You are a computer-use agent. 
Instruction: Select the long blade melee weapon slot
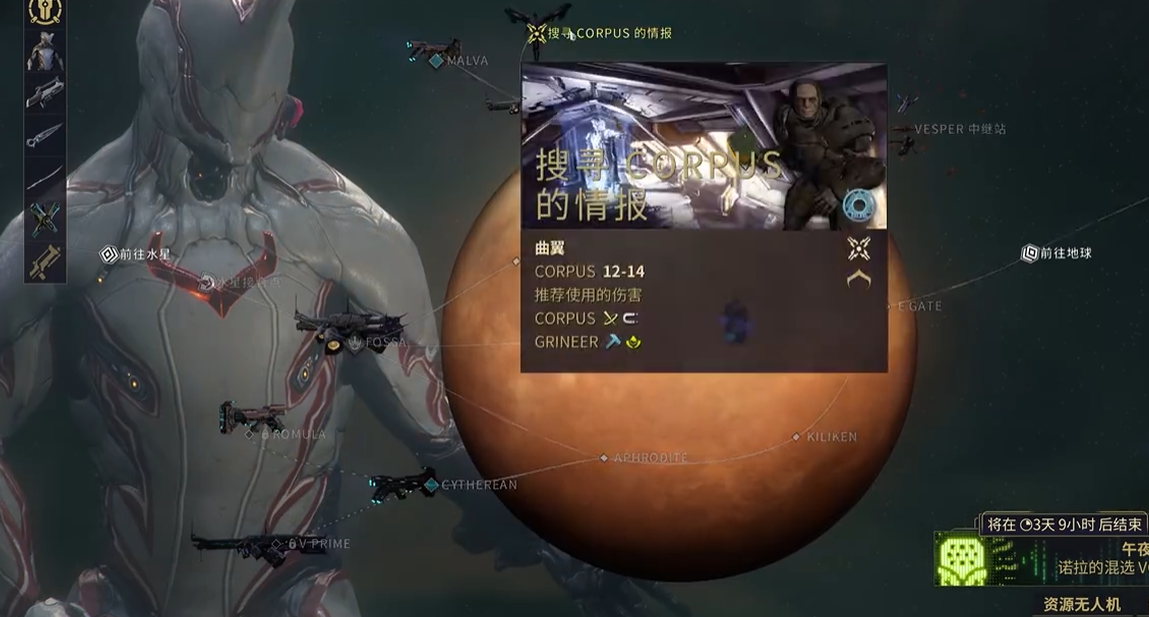[44, 177]
